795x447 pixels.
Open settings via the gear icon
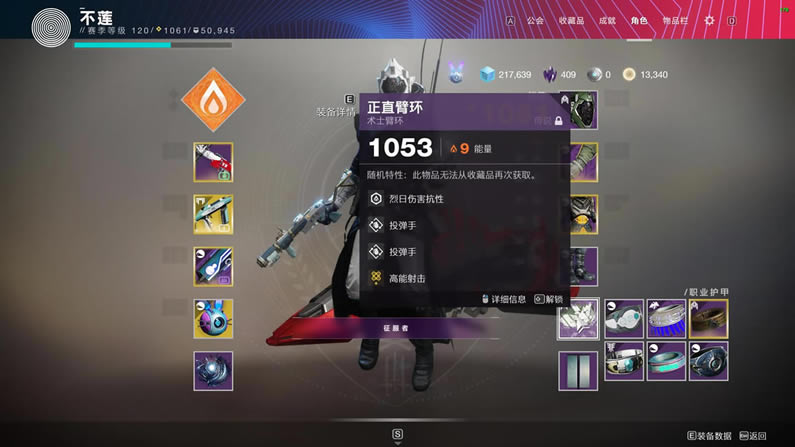710,20
